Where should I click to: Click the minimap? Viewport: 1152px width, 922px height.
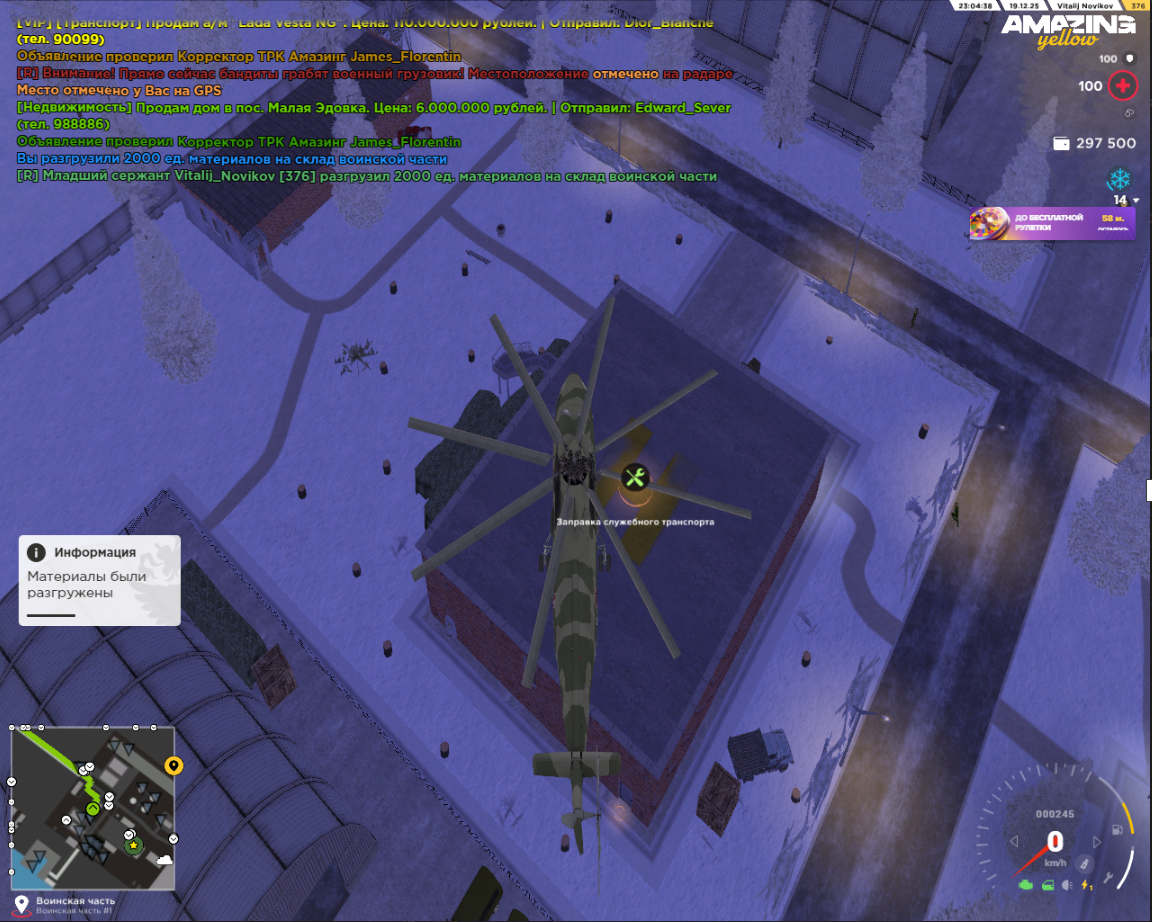point(93,807)
